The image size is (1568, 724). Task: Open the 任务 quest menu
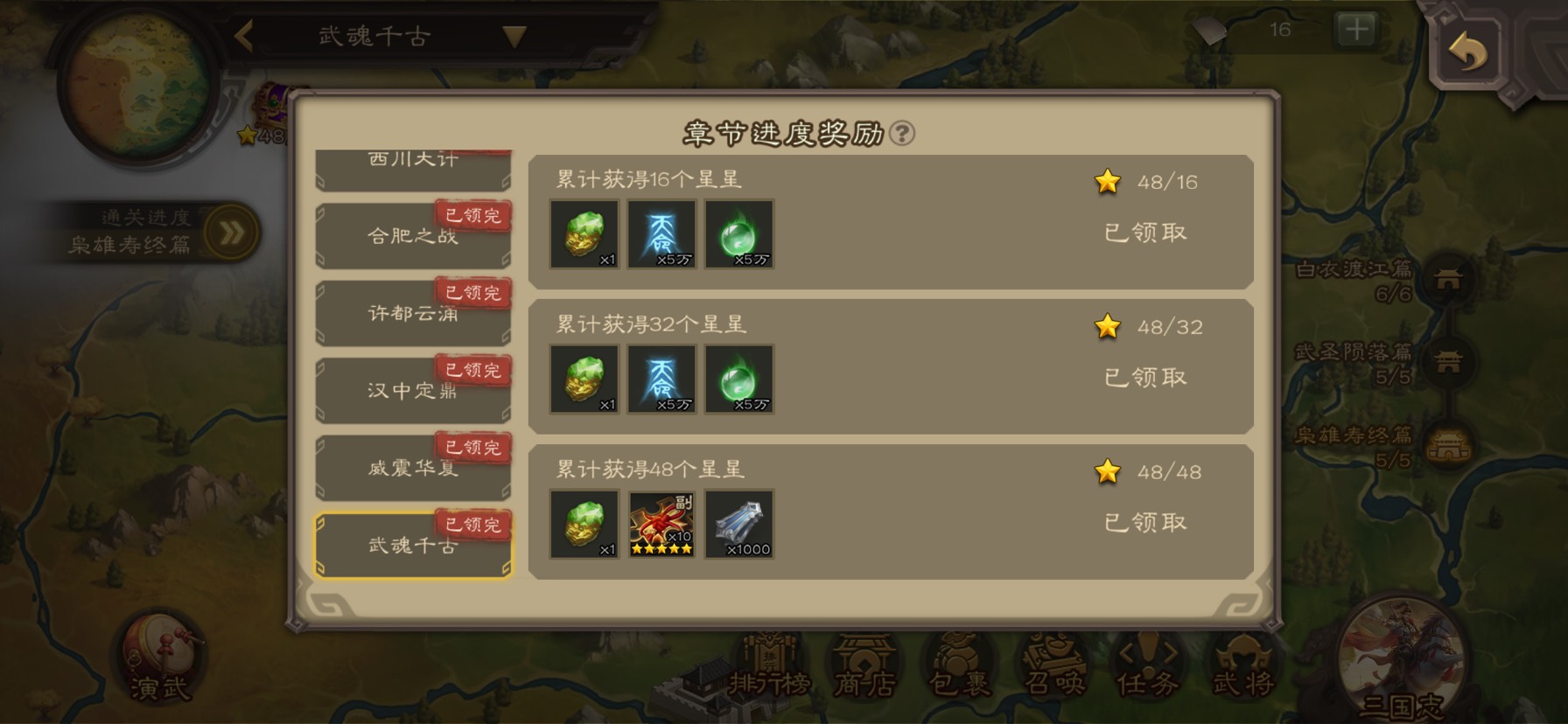coord(1148,669)
